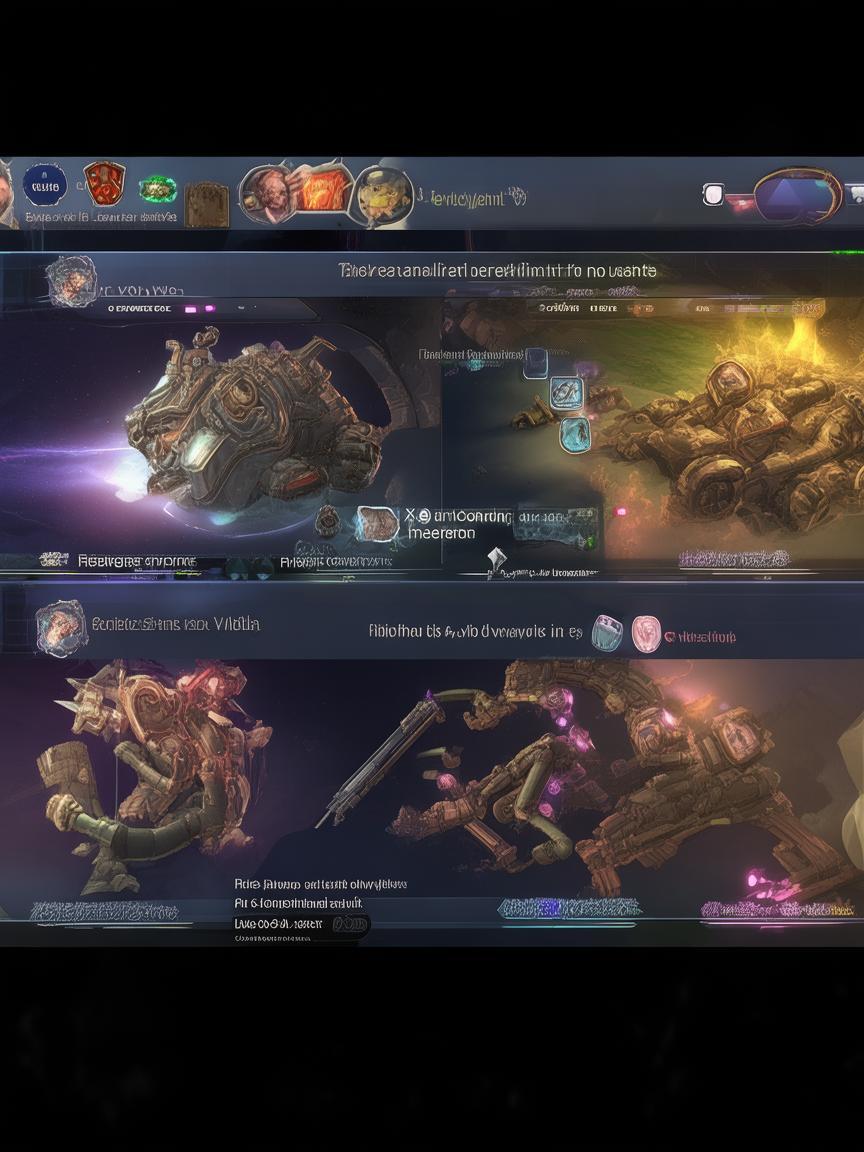Select the teal rounded icon in lower header
This screenshot has width=864, height=1152.
(607, 633)
